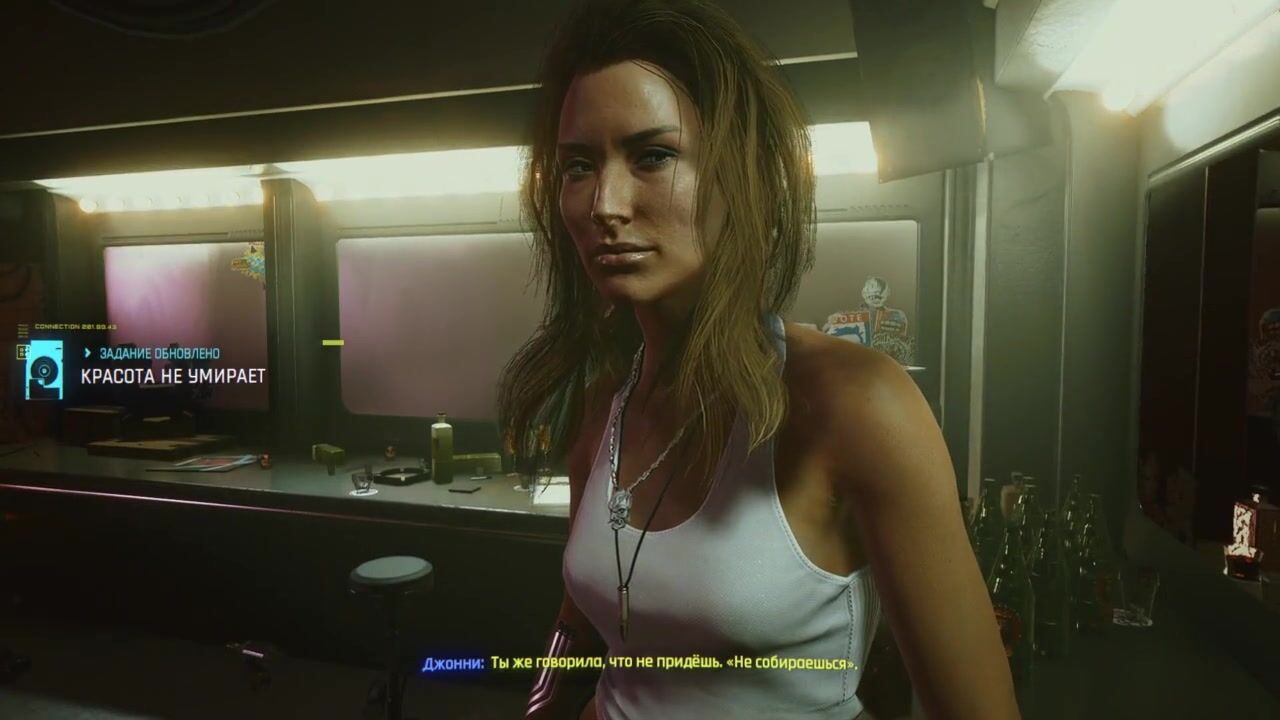The height and width of the screenshot is (720, 1280).
Task: Open the "Красота не умирает" quest notification
Action: tap(172, 376)
